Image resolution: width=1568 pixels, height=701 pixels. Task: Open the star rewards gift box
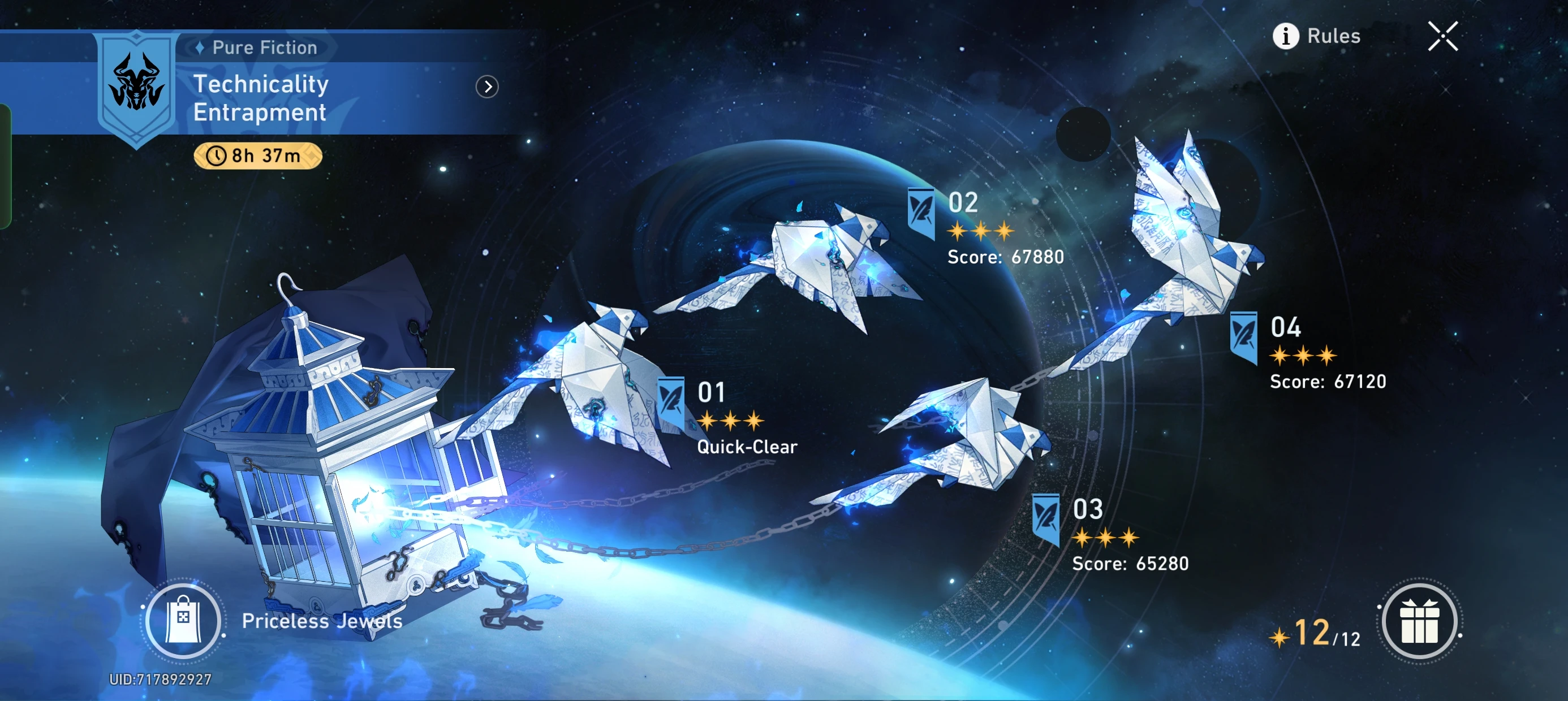[x=1420, y=621]
